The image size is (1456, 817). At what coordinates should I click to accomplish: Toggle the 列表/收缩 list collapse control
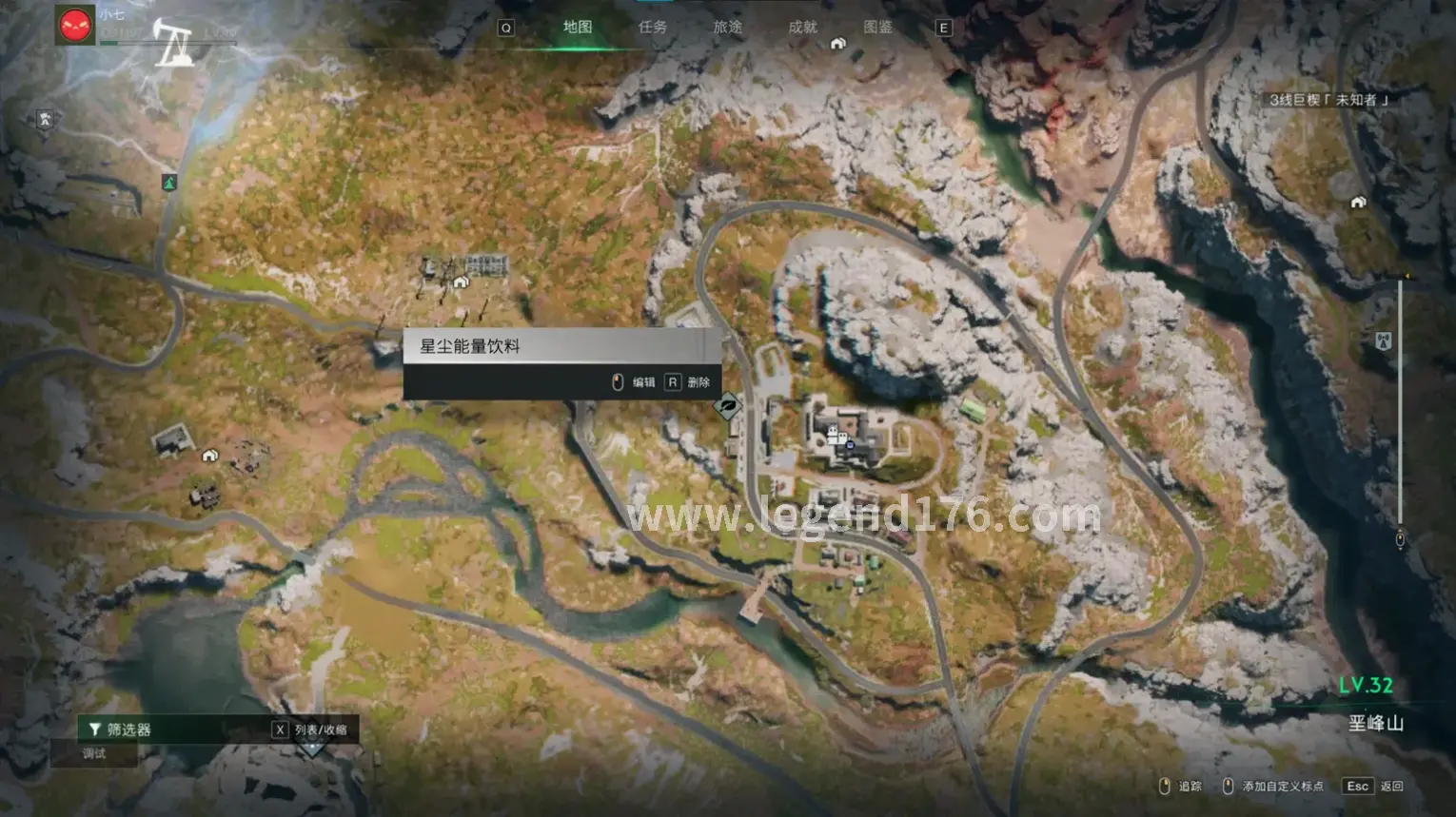coord(311,729)
